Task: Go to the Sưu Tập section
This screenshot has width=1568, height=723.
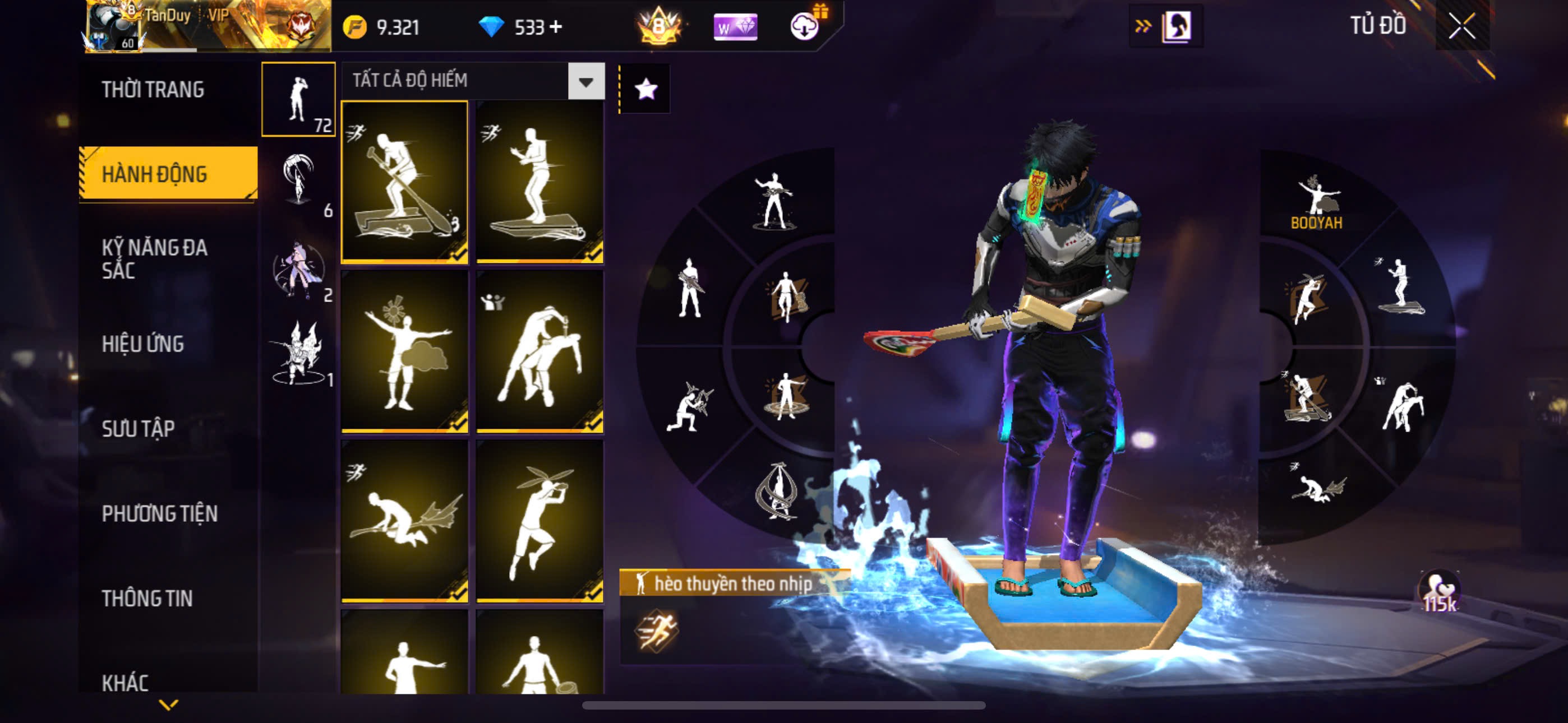Action: (x=138, y=428)
